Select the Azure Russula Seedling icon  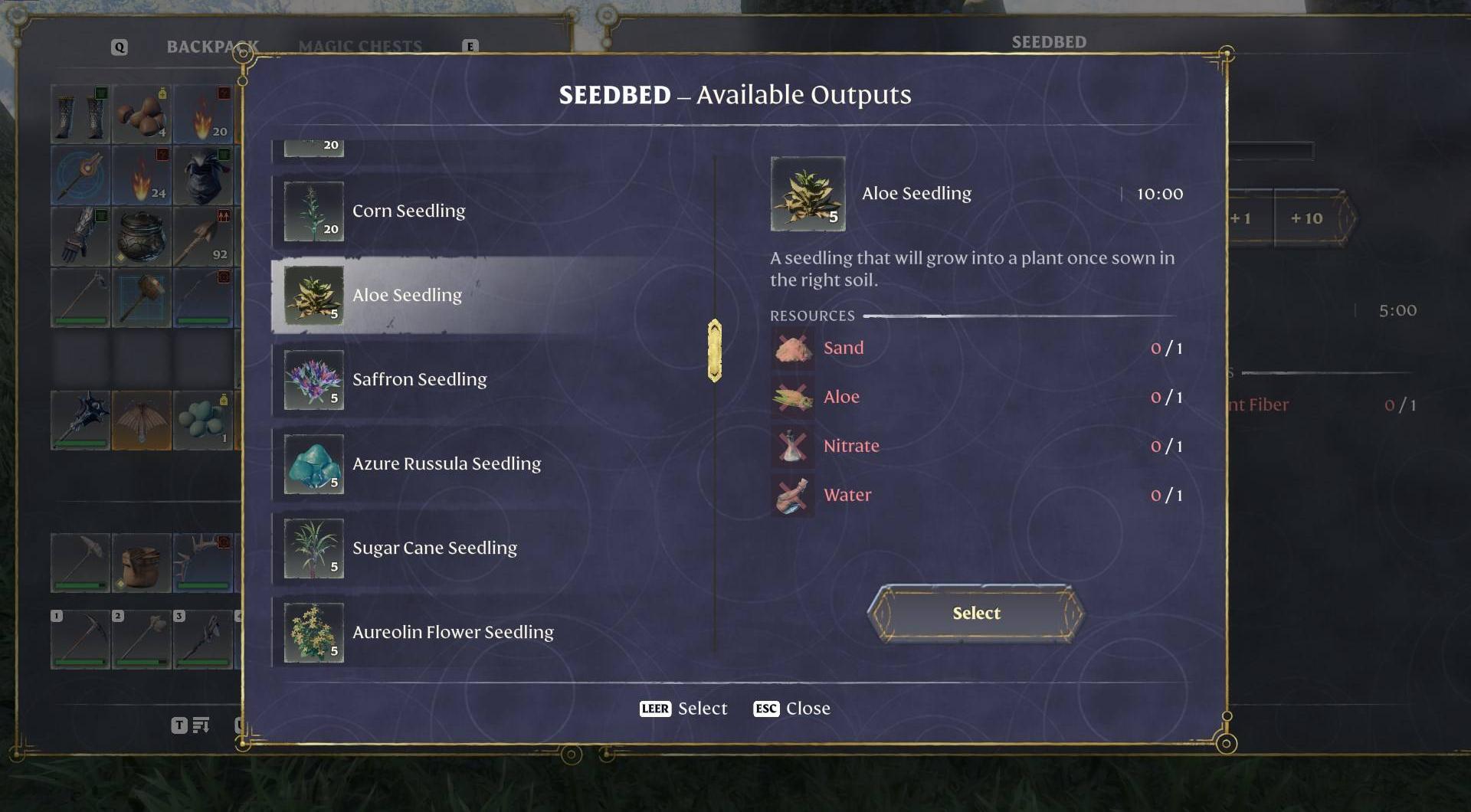point(313,463)
